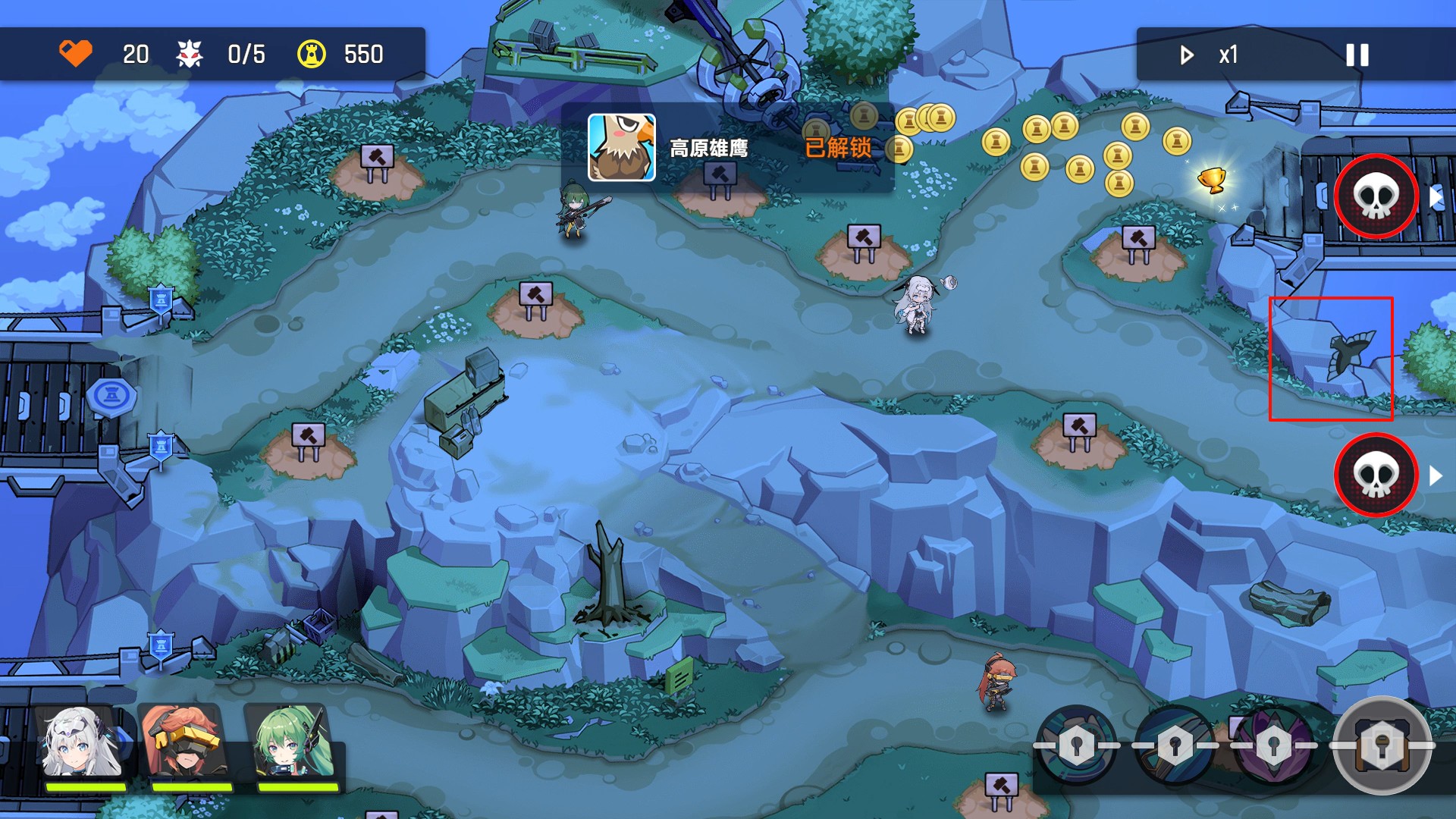Tap the eagle unlocked notification banner
1456x819 pixels.
(x=726, y=148)
